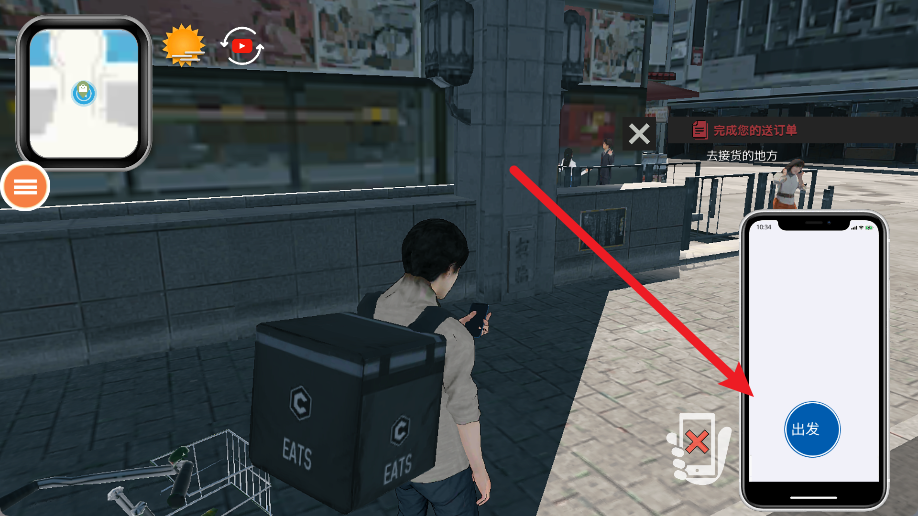This screenshot has height=516, width=918.
Task: Click the sun weather icon
Action: tap(183, 45)
